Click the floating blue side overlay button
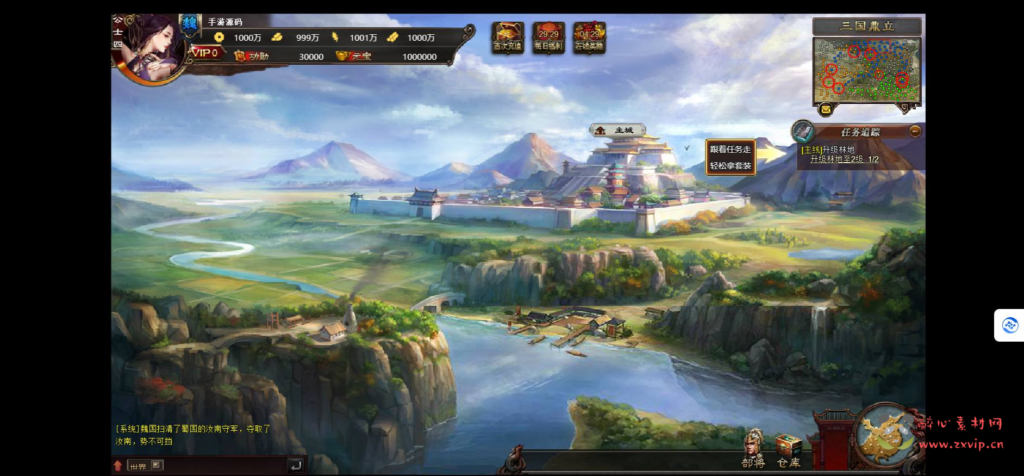This screenshot has width=1024, height=476. pos(1010,325)
